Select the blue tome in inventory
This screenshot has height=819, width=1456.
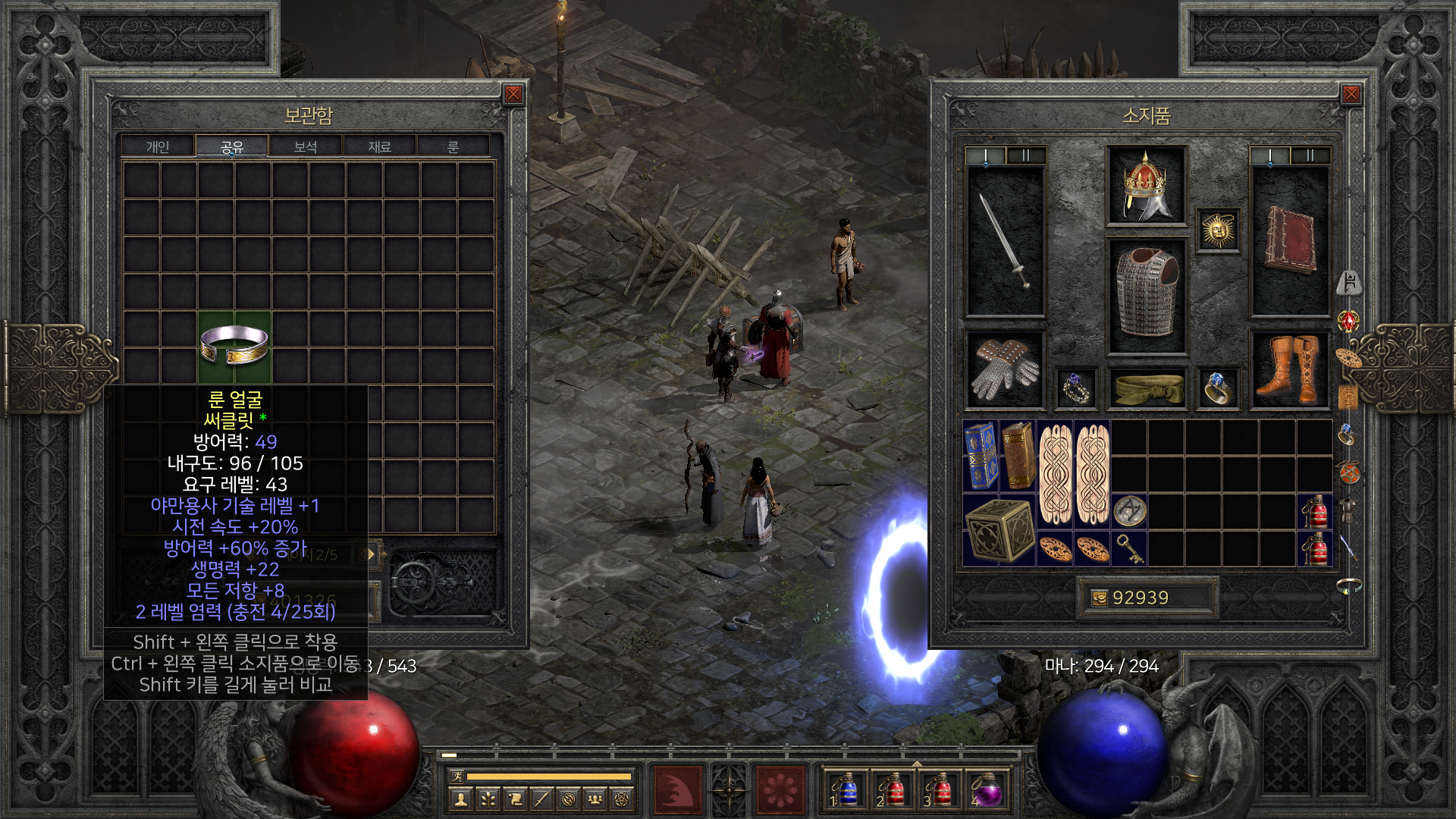point(981,456)
